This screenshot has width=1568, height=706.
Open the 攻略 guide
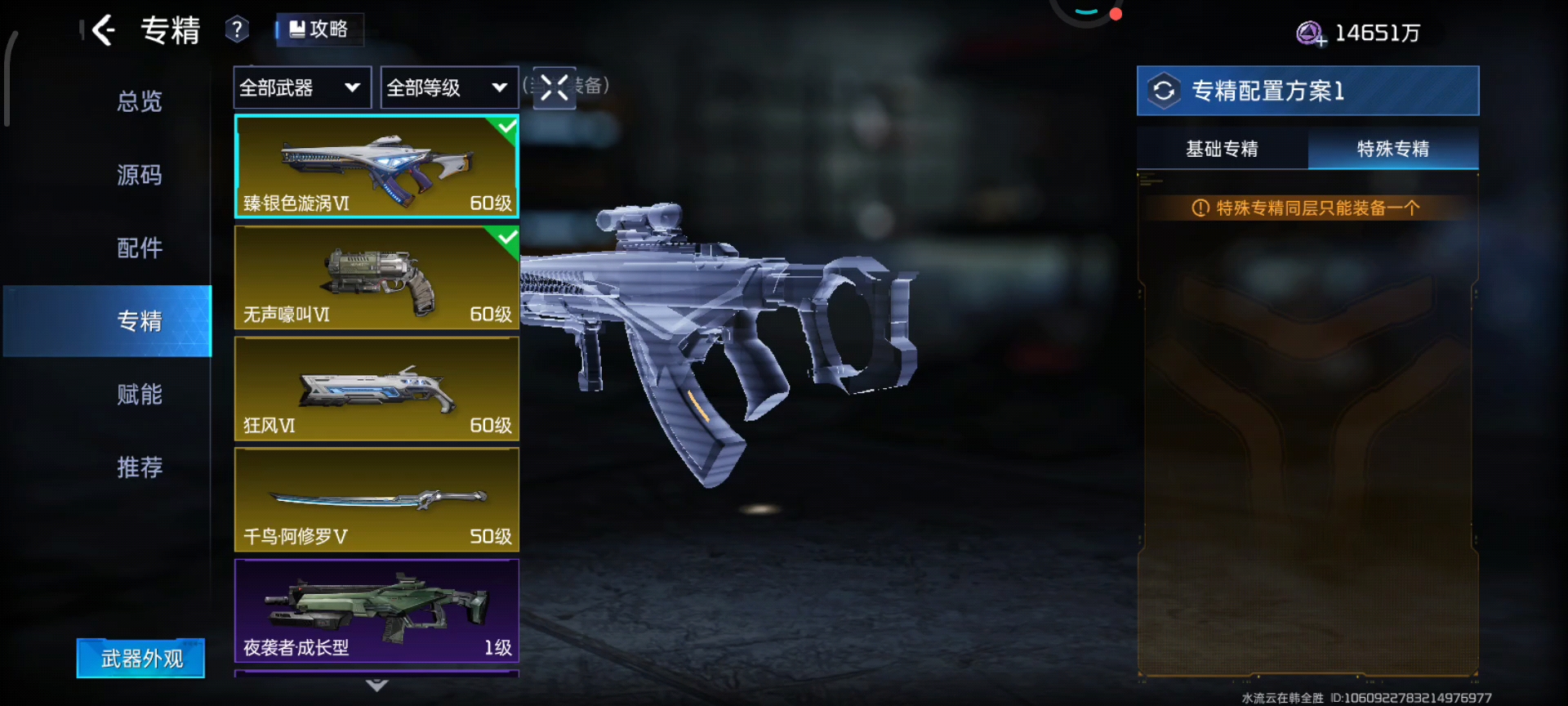pos(319,29)
